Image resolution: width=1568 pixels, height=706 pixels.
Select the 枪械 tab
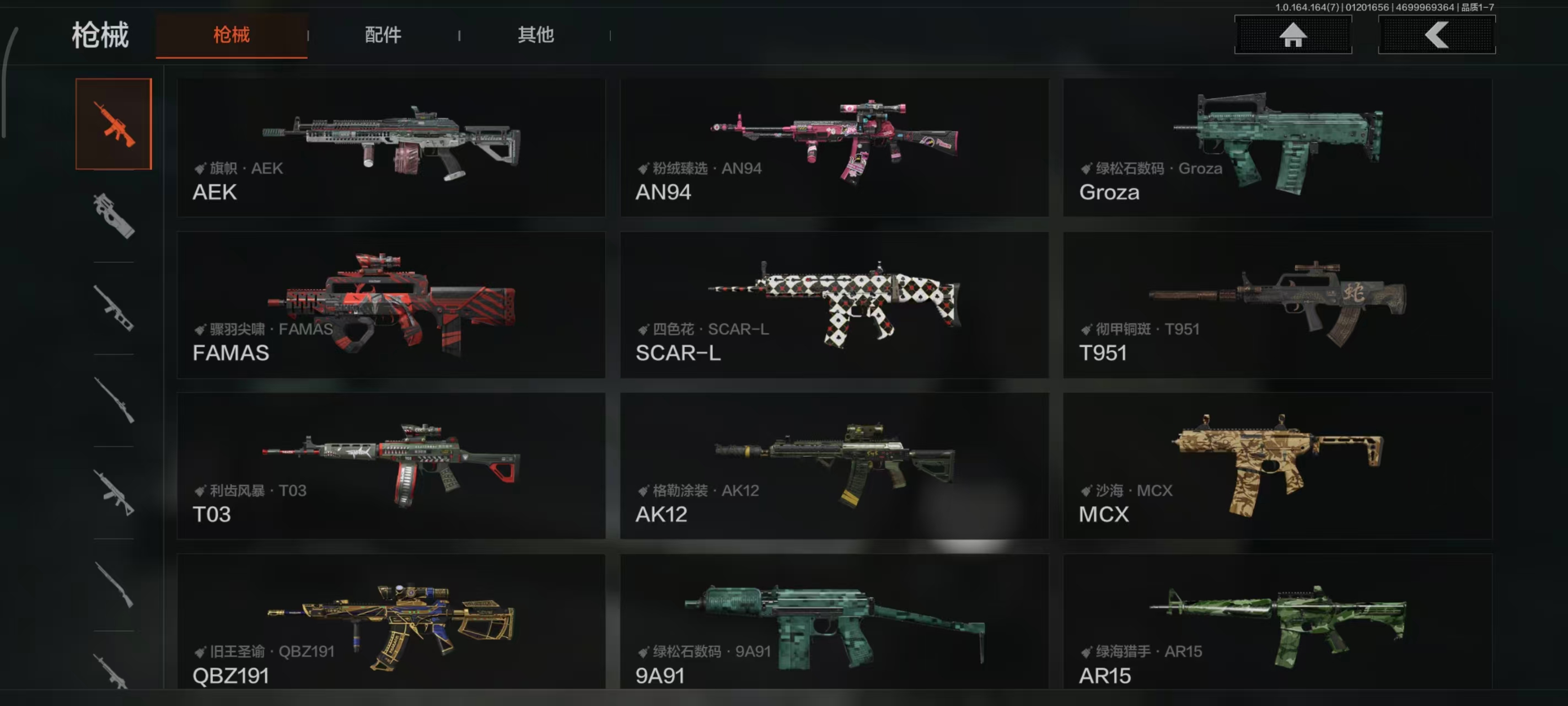(x=232, y=35)
